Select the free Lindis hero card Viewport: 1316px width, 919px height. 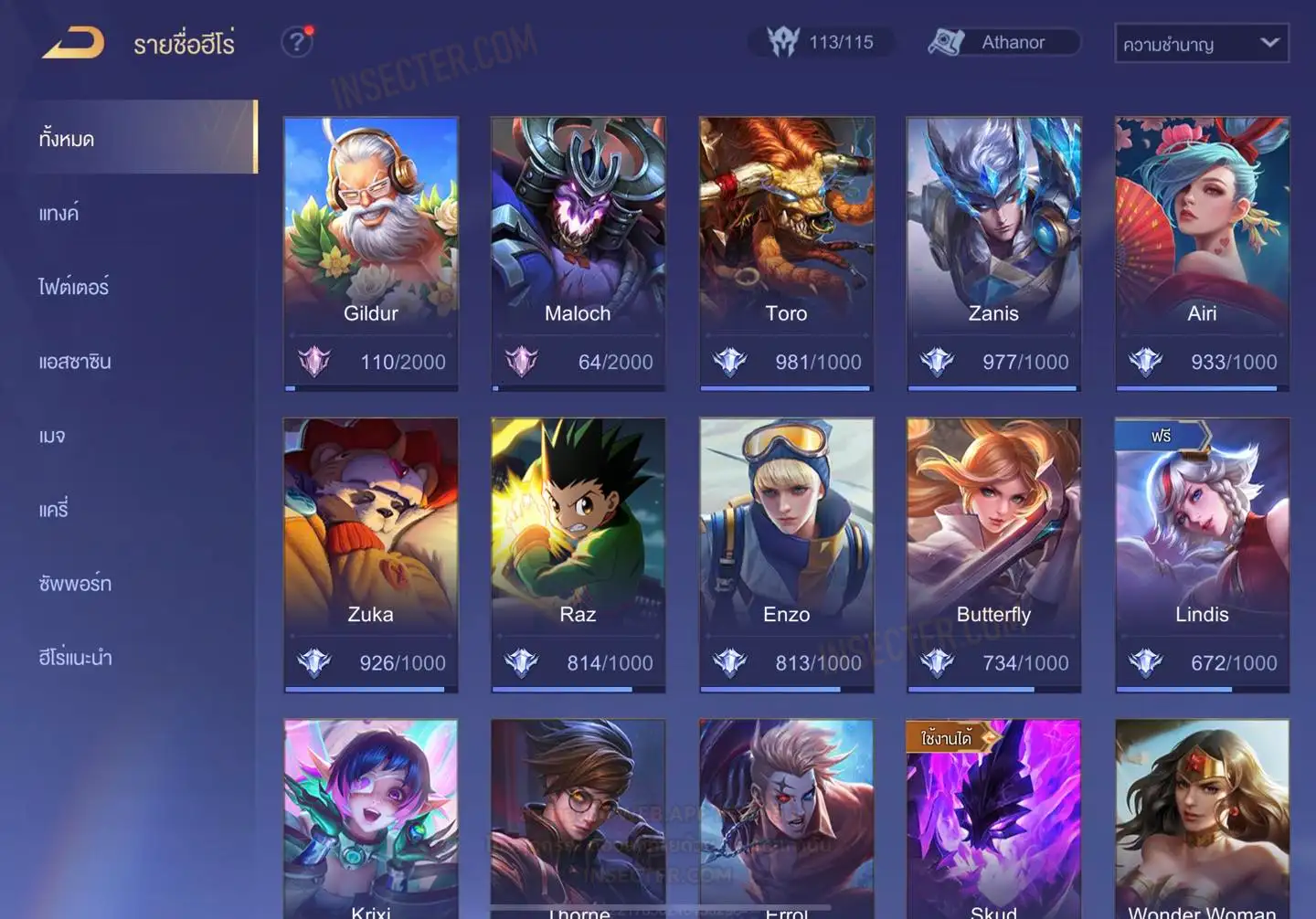[x=1202, y=555]
